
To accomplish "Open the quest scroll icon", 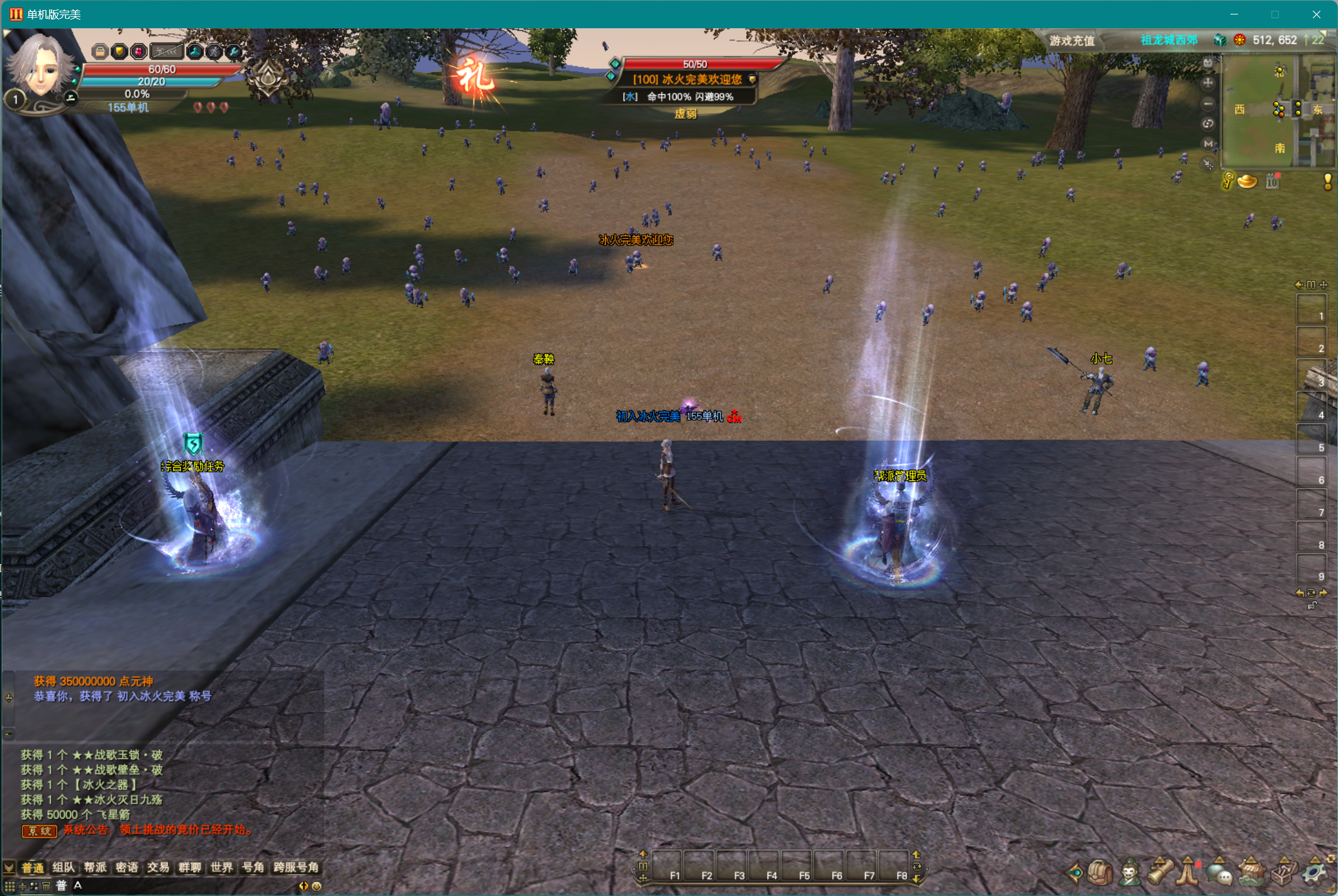I will tap(1159, 872).
